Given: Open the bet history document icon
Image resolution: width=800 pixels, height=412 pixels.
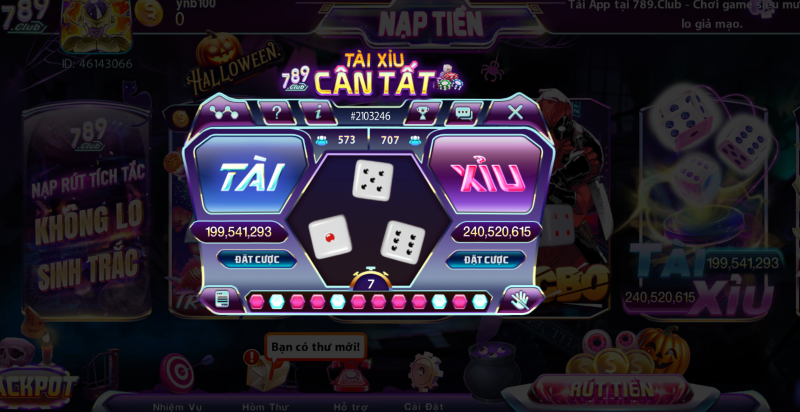Looking at the screenshot, I should [x=222, y=298].
